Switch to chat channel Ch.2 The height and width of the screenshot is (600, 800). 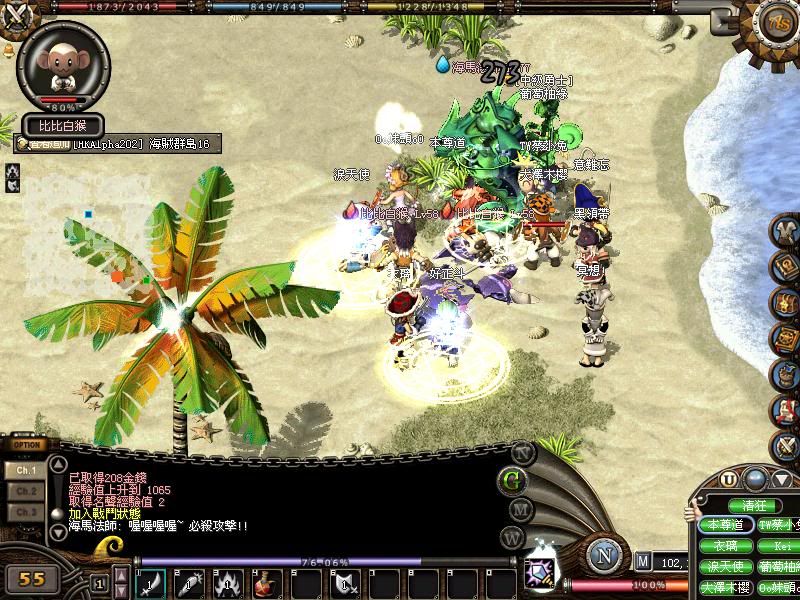[x=27, y=491]
